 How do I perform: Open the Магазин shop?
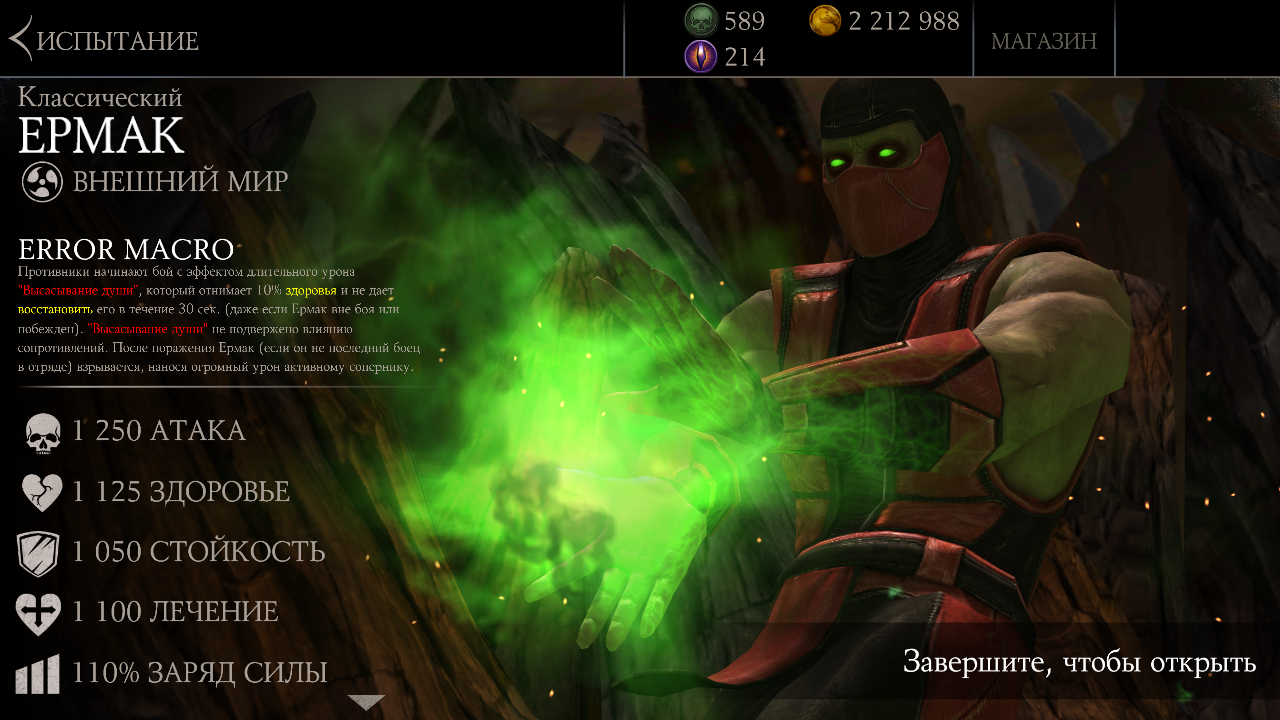[x=1043, y=41]
